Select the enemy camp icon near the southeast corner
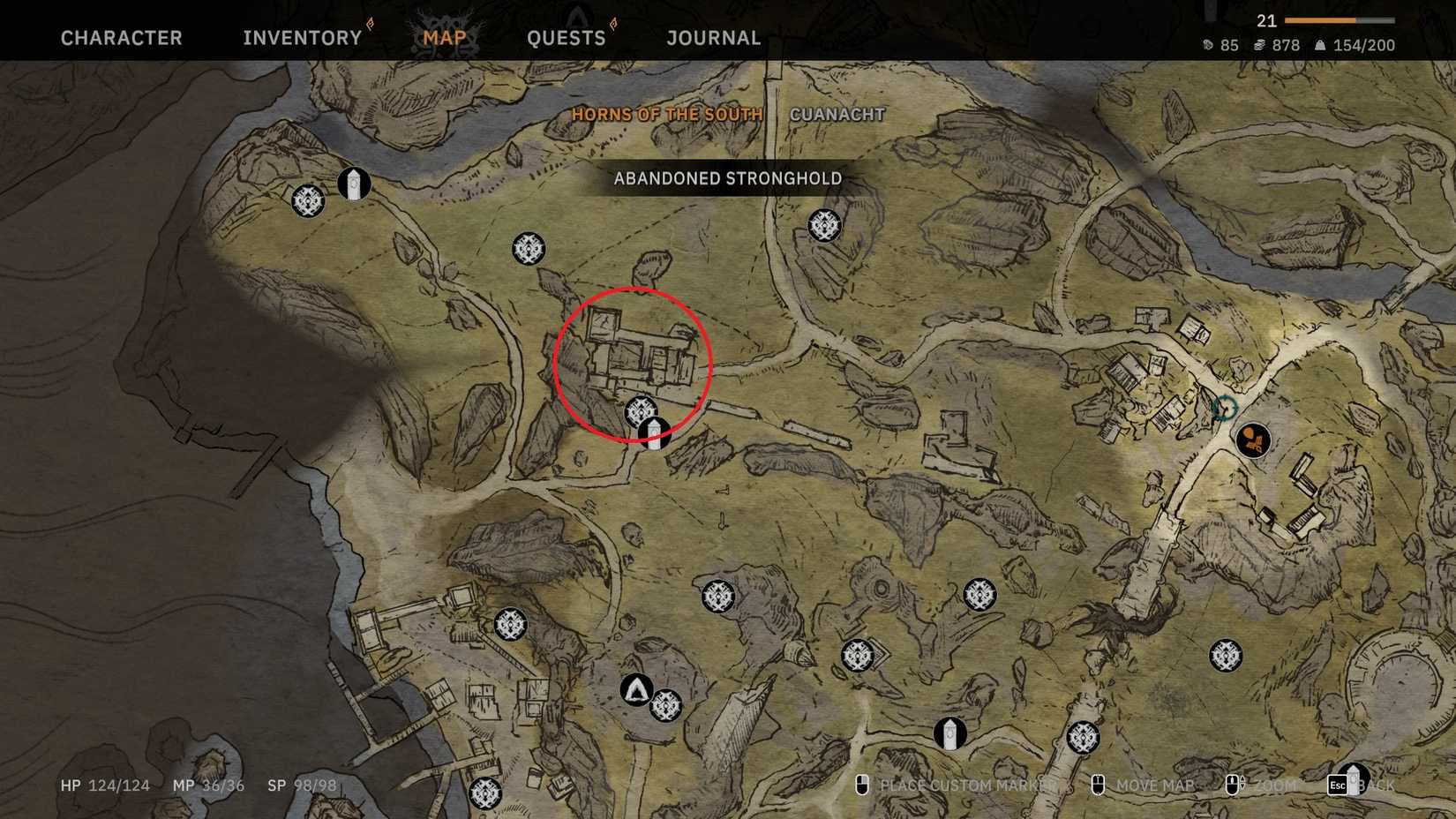The height and width of the screenshot is (819, 1456). coord(1225,653)
